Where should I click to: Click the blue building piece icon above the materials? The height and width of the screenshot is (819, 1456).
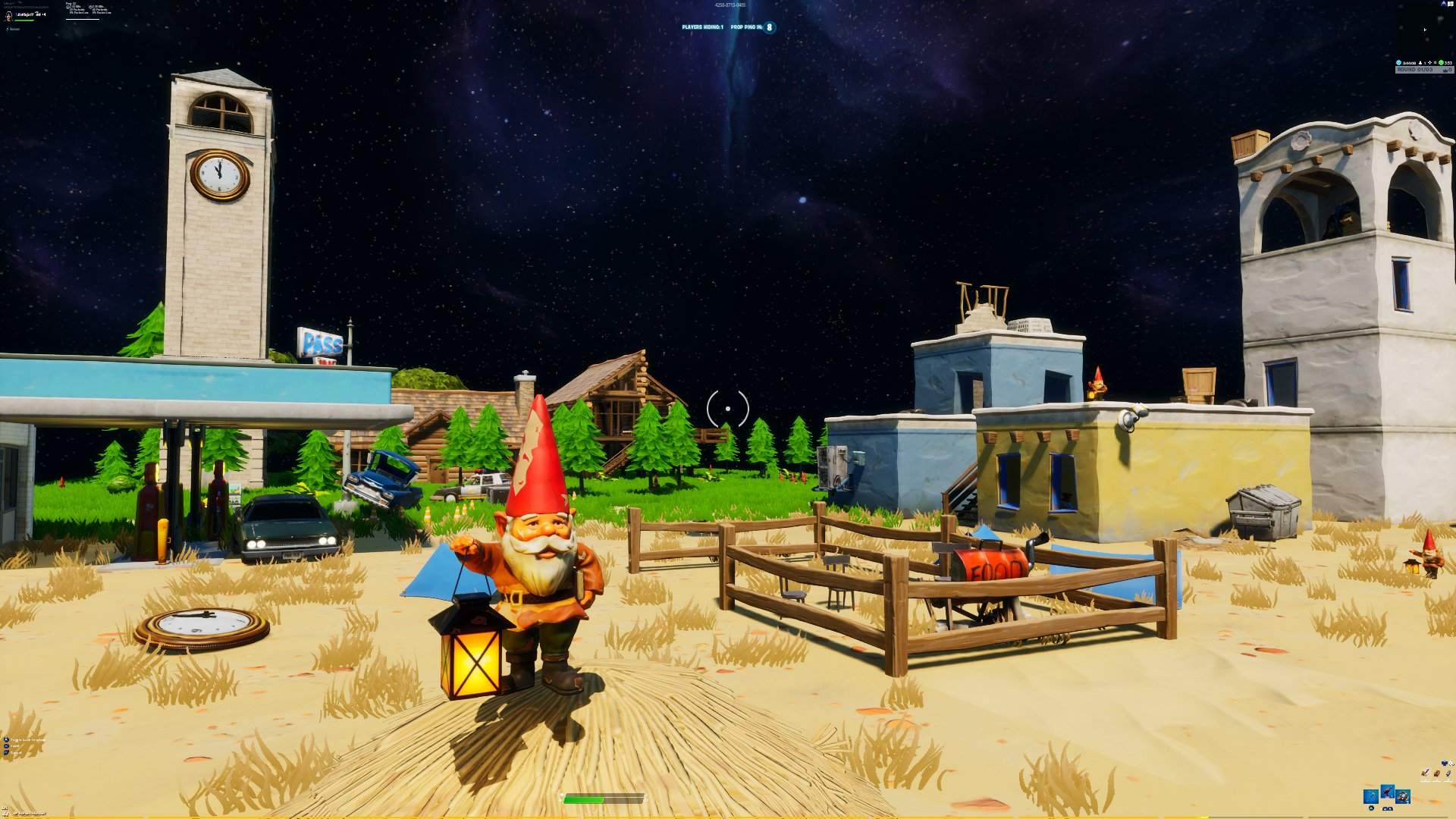[1444, 763]
